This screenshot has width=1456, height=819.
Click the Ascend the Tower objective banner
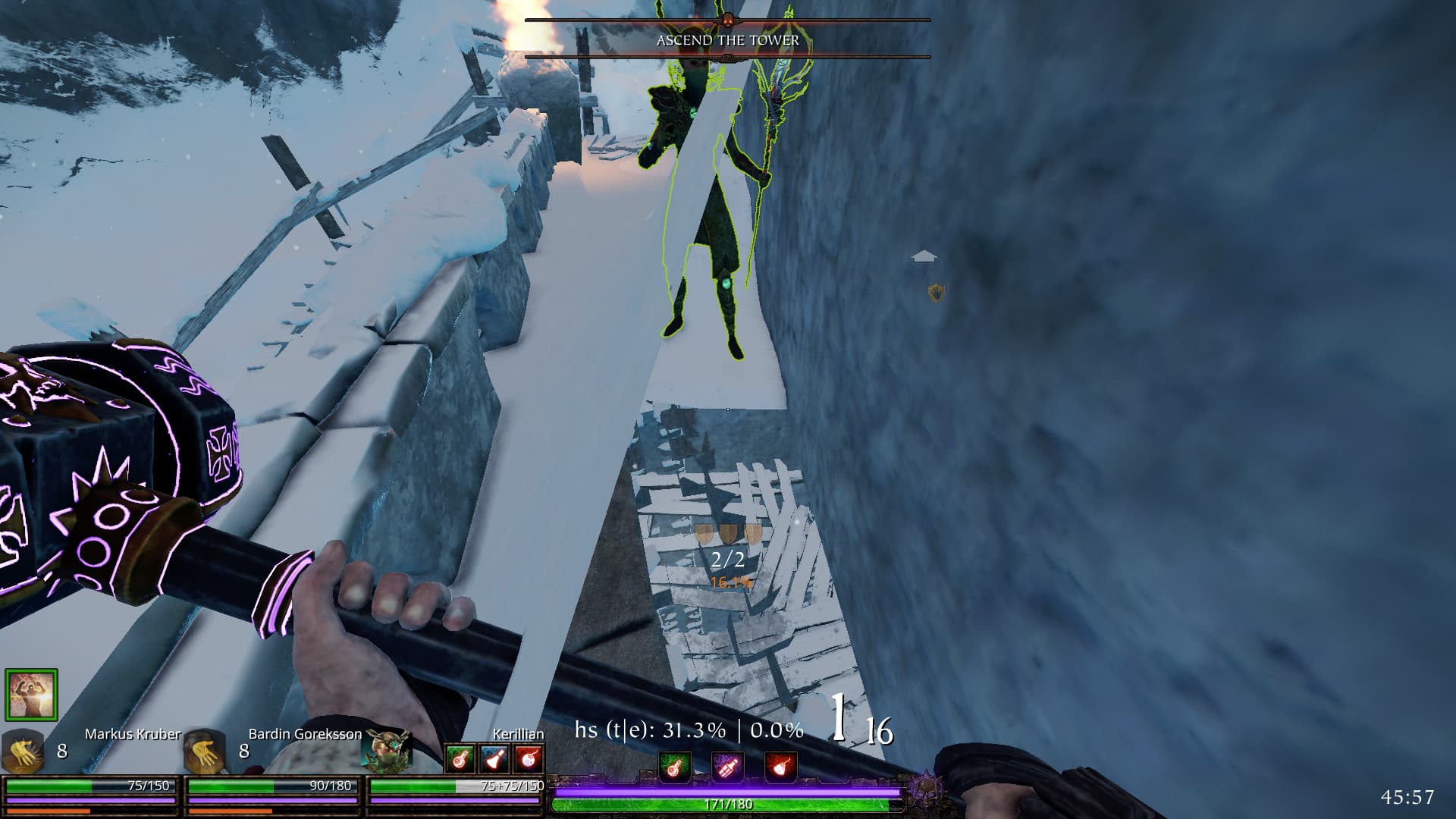coord(727,39)
